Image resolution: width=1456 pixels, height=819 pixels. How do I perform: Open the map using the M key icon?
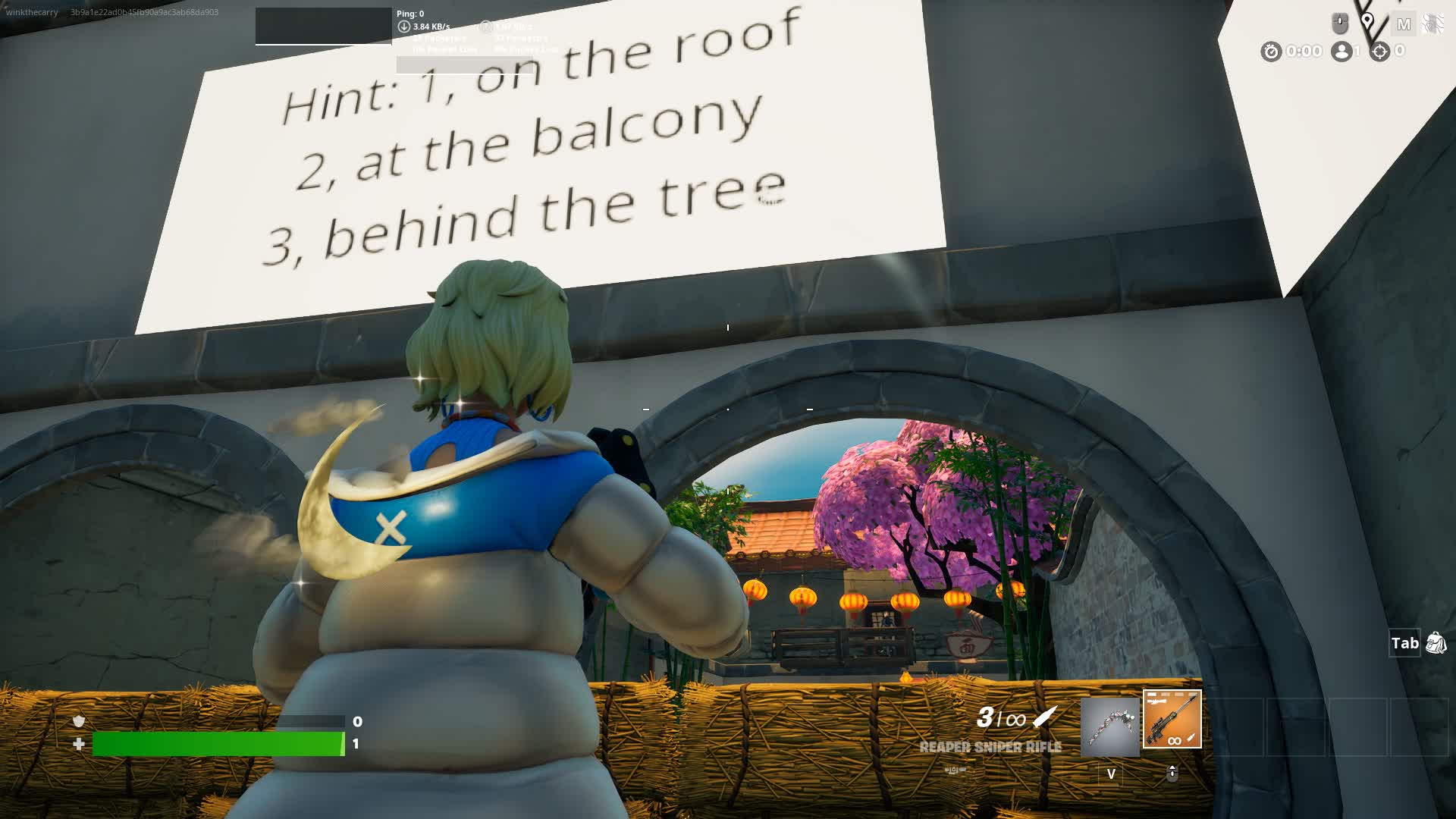(1404, 23)
